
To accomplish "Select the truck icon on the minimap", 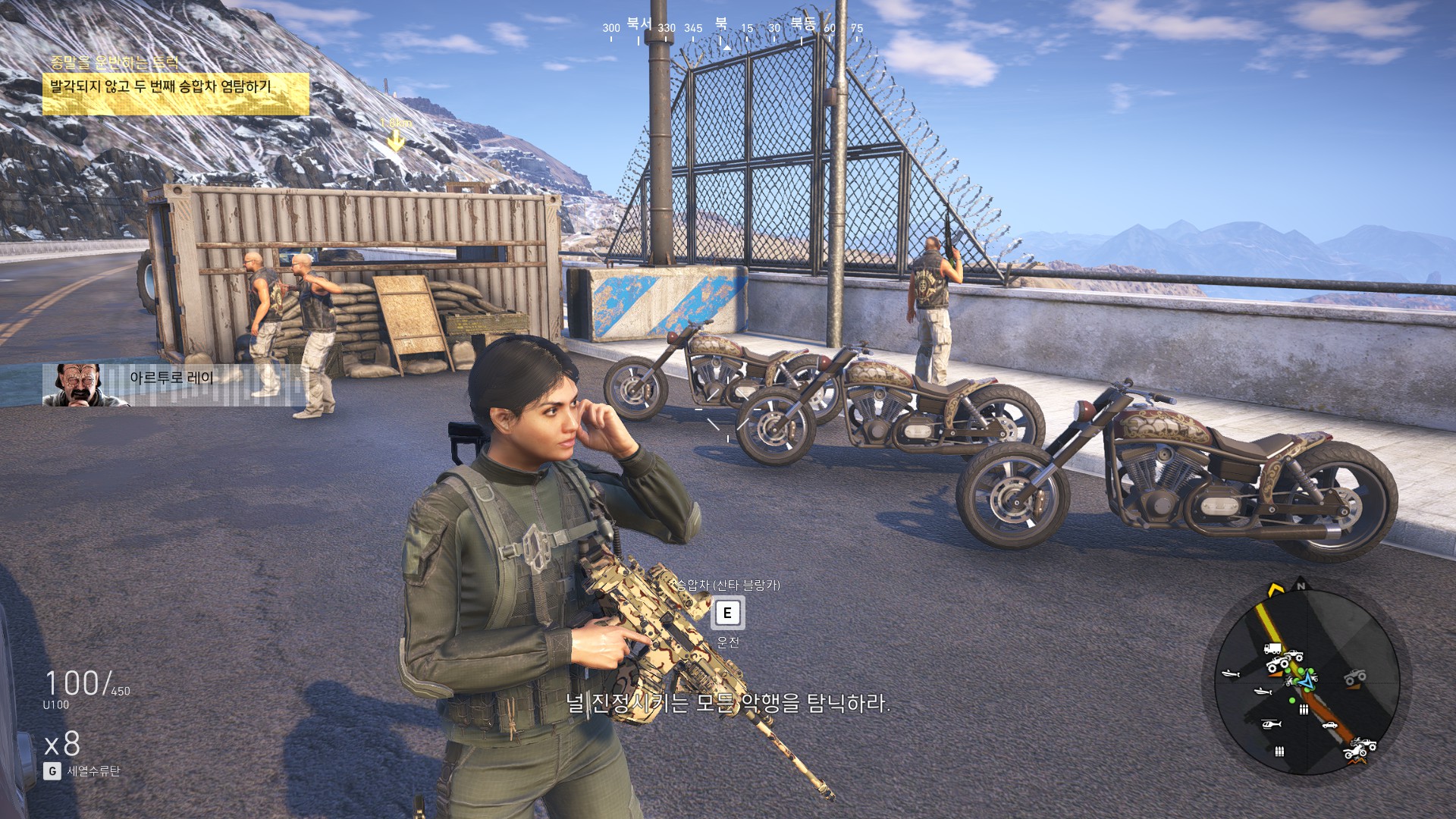I will 1272,648.
